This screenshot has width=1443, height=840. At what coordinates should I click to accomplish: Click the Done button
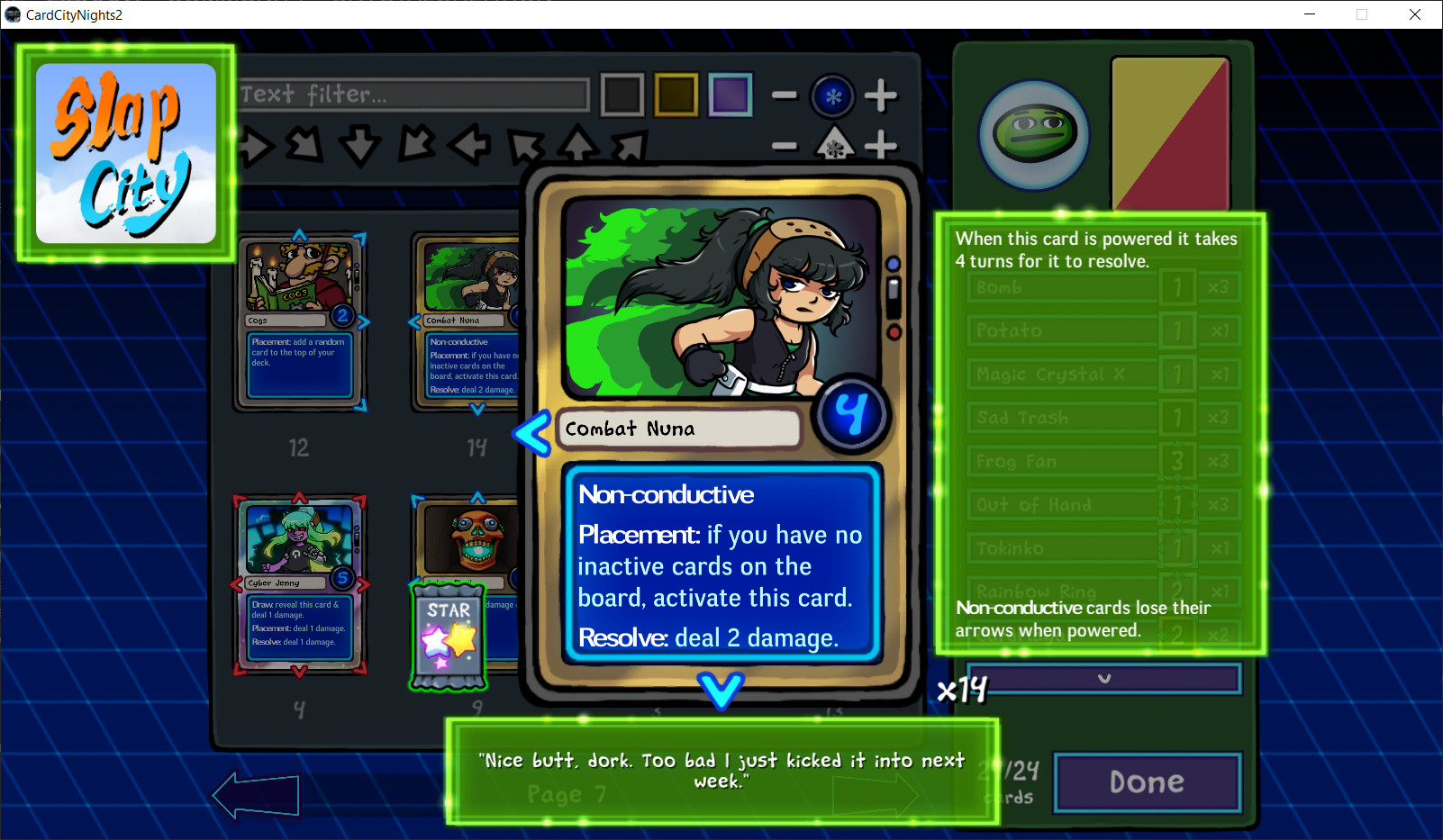[x=1147, y=781]
